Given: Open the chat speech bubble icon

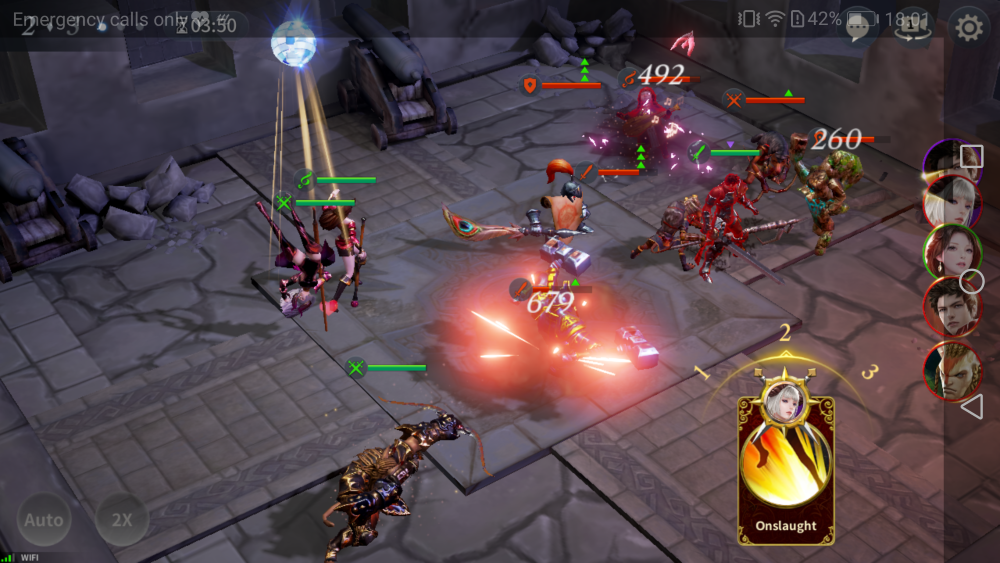Looking at the screenshot, I should [857, 28].
